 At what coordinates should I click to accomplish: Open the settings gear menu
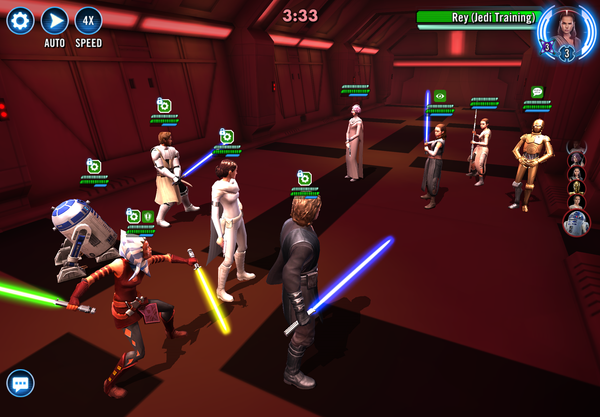[20, 20]
